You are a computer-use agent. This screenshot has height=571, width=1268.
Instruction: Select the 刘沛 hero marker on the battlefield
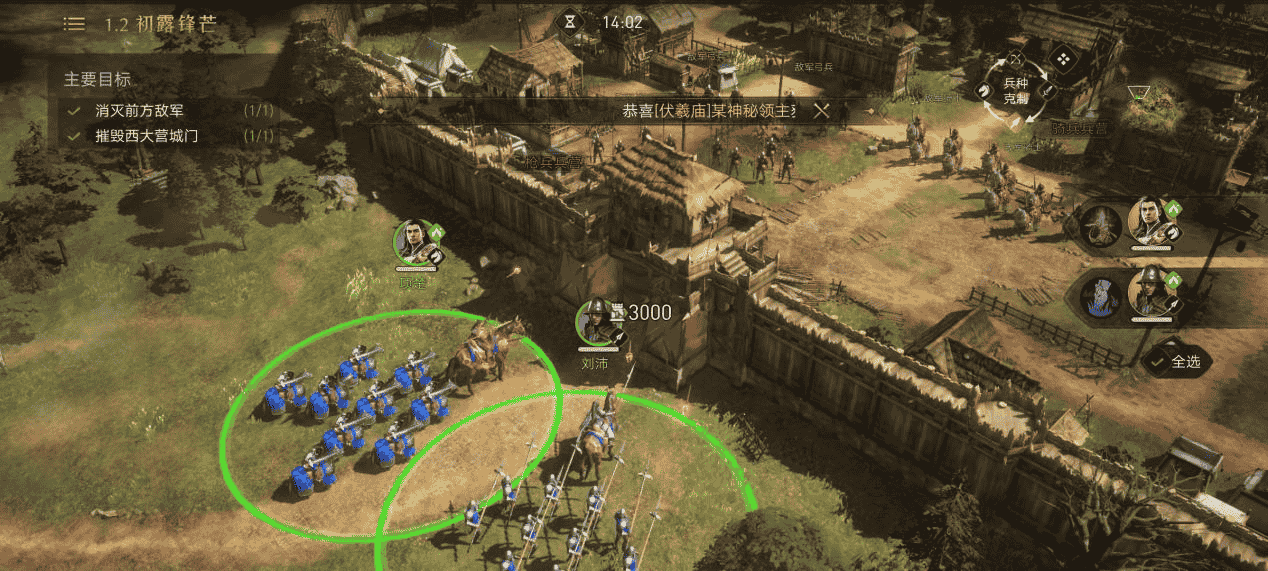[597, 325]
